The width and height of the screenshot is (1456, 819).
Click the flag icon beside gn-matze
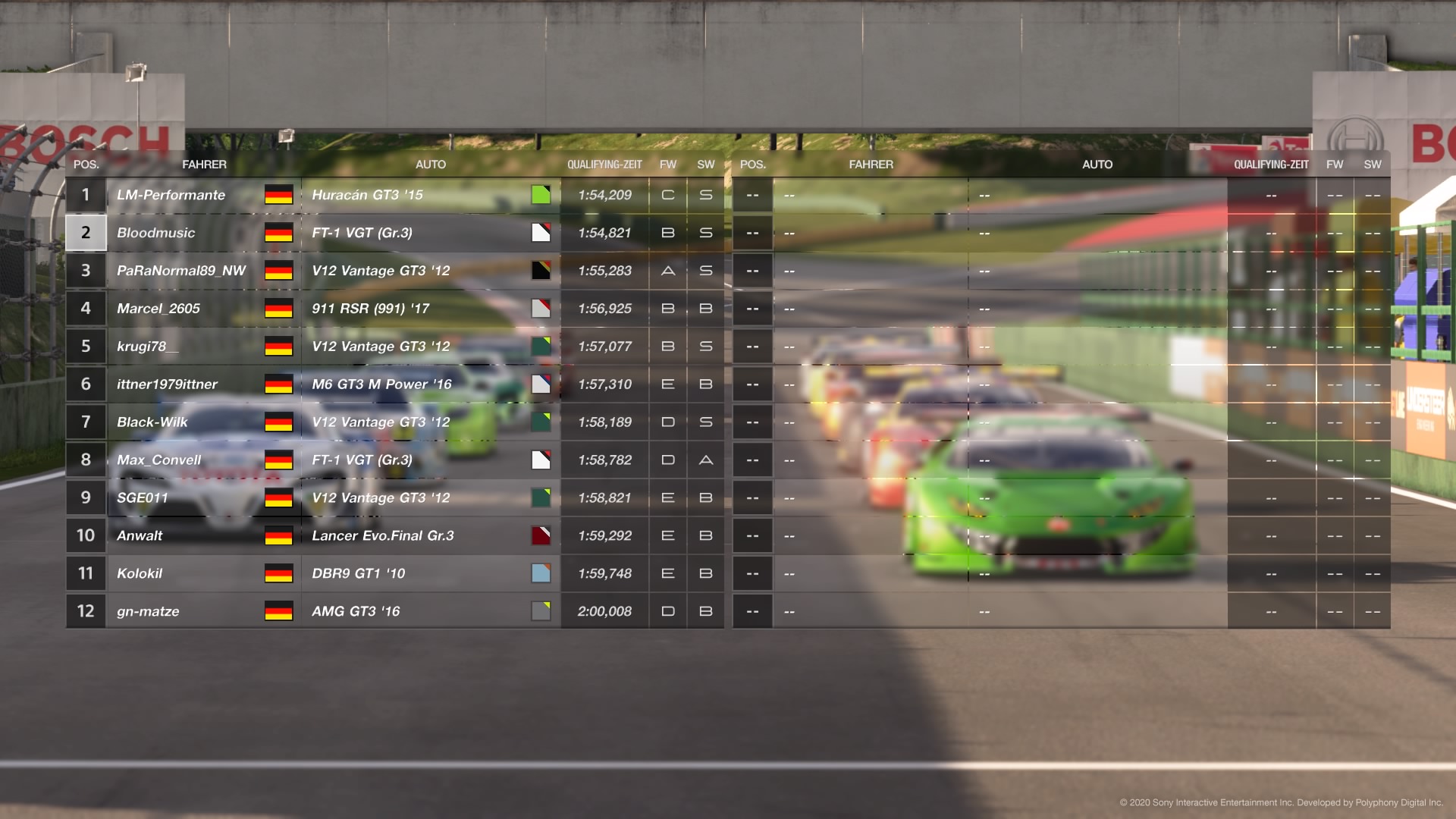[278, 610]
